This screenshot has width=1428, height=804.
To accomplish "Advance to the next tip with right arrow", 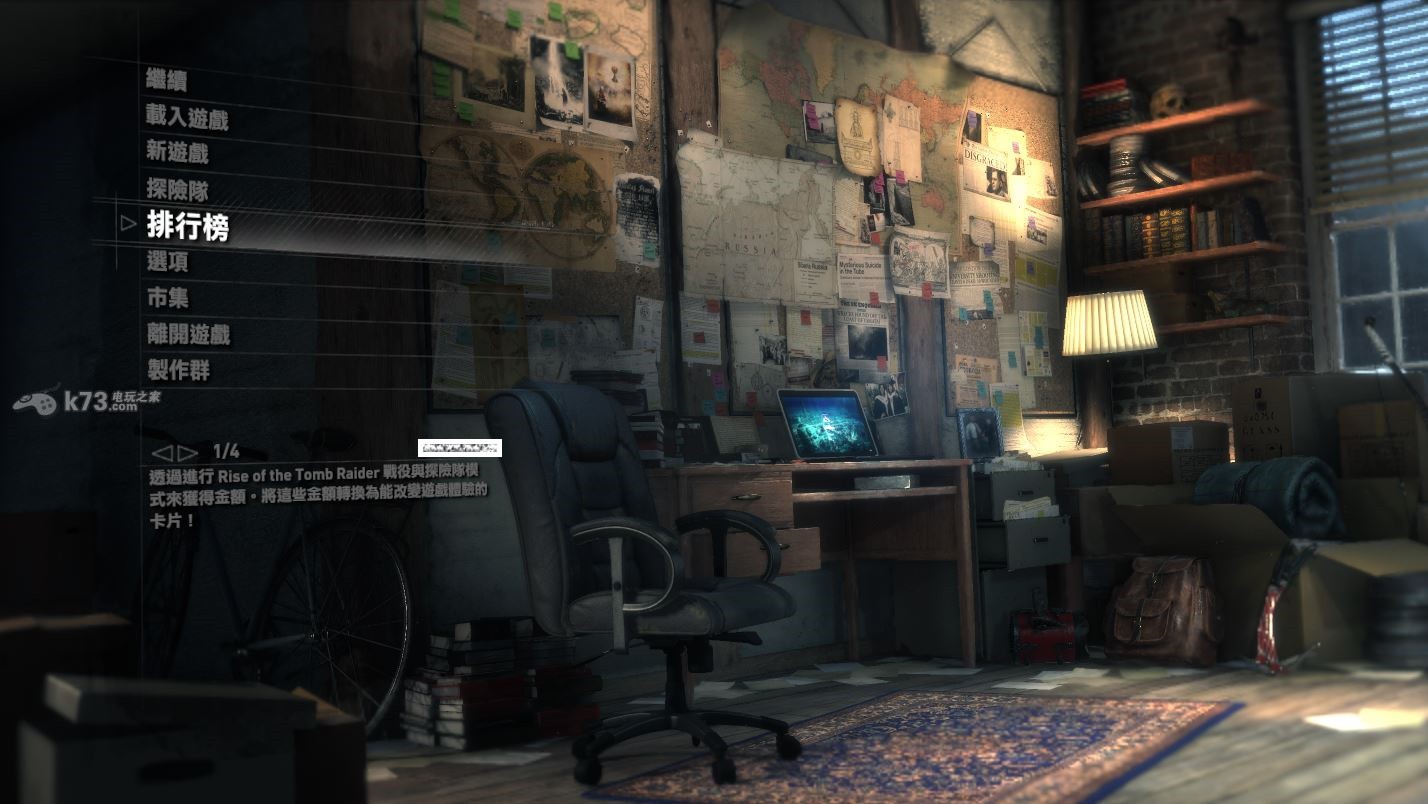I will click(187, 452).
